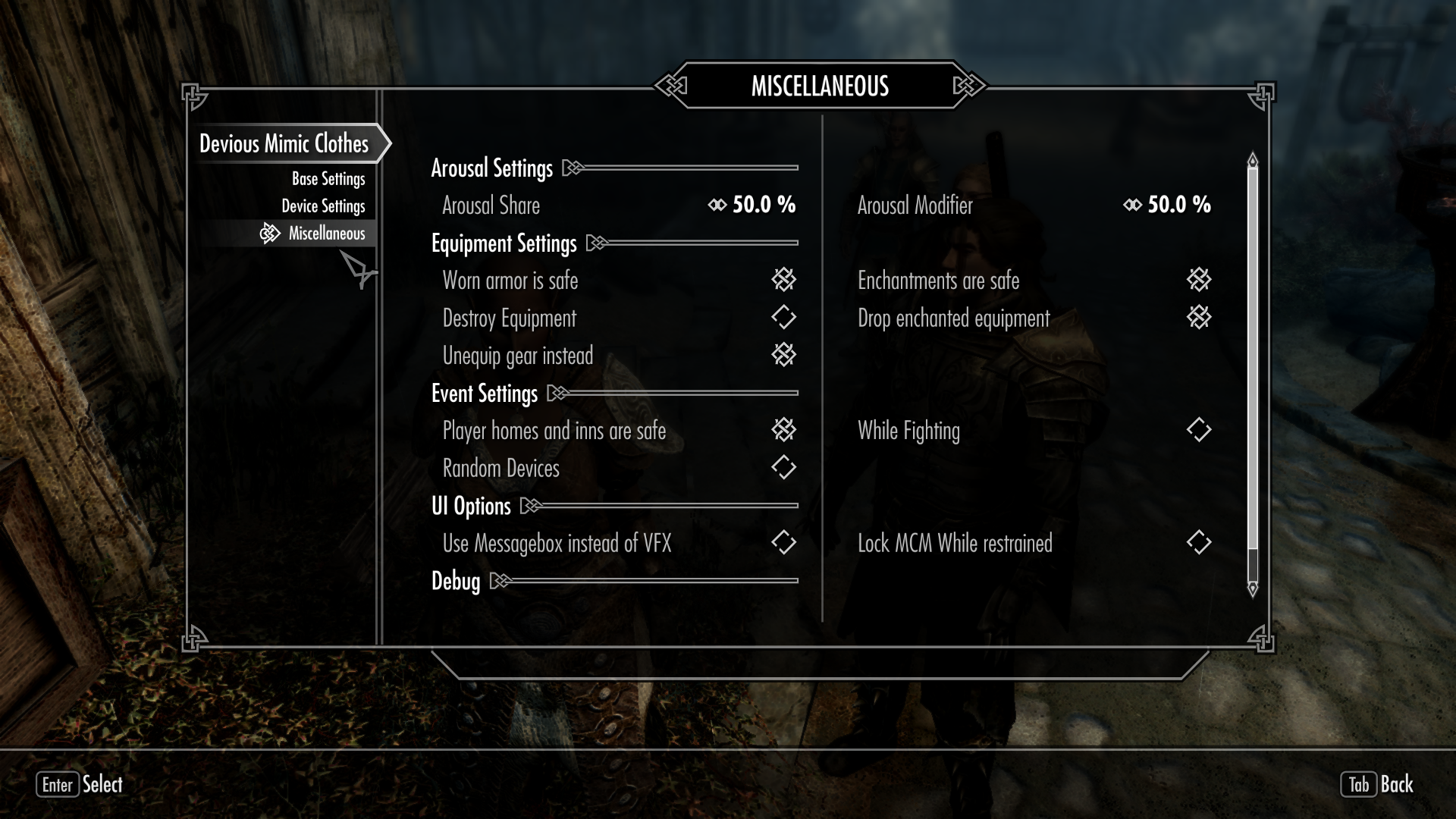Click the knot ornament left of MISCELLANEOUS title
The height and width of the screenshot is (819, 1456).
[x=670, y=86]
